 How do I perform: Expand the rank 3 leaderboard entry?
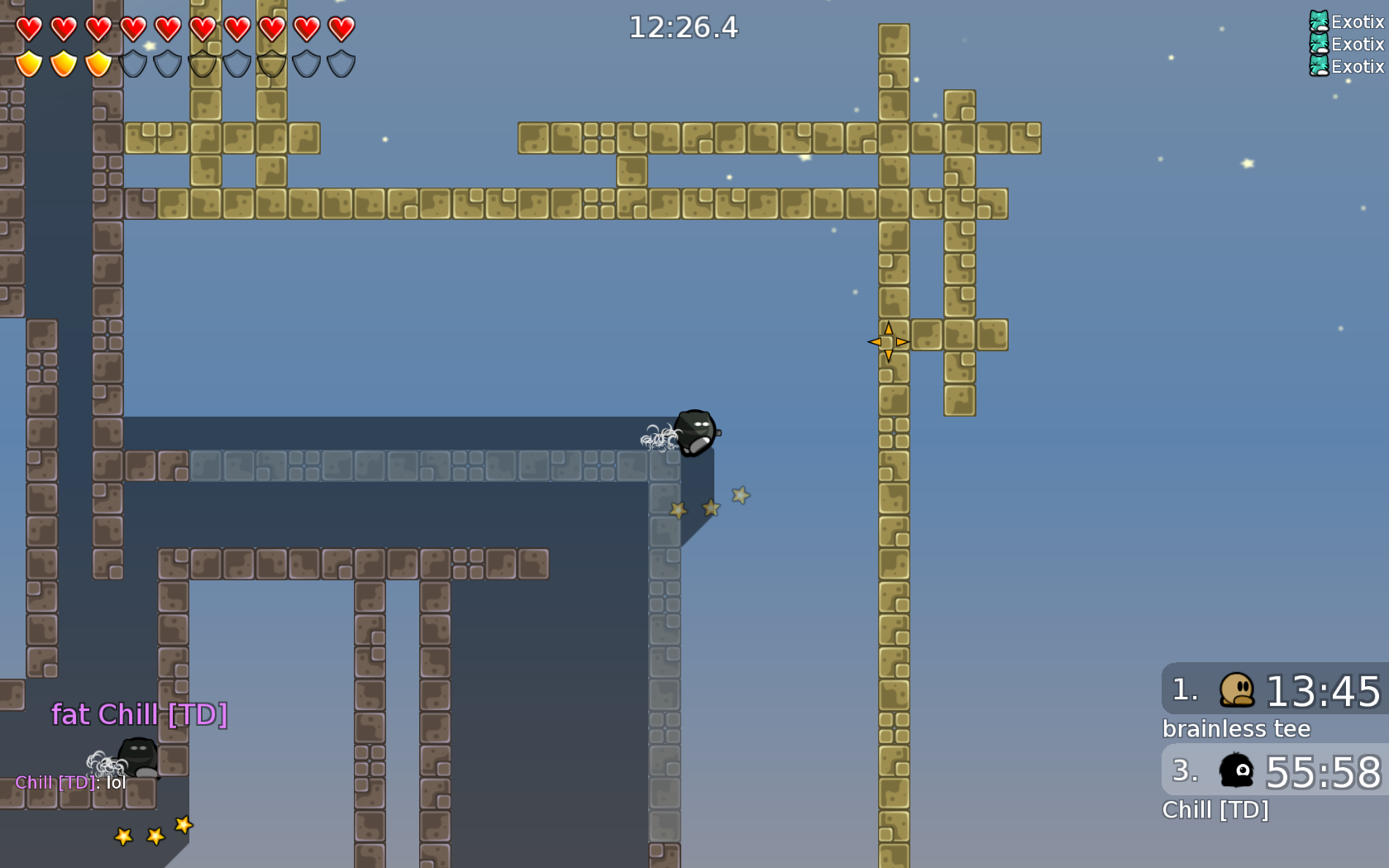tap(1273, 770)
